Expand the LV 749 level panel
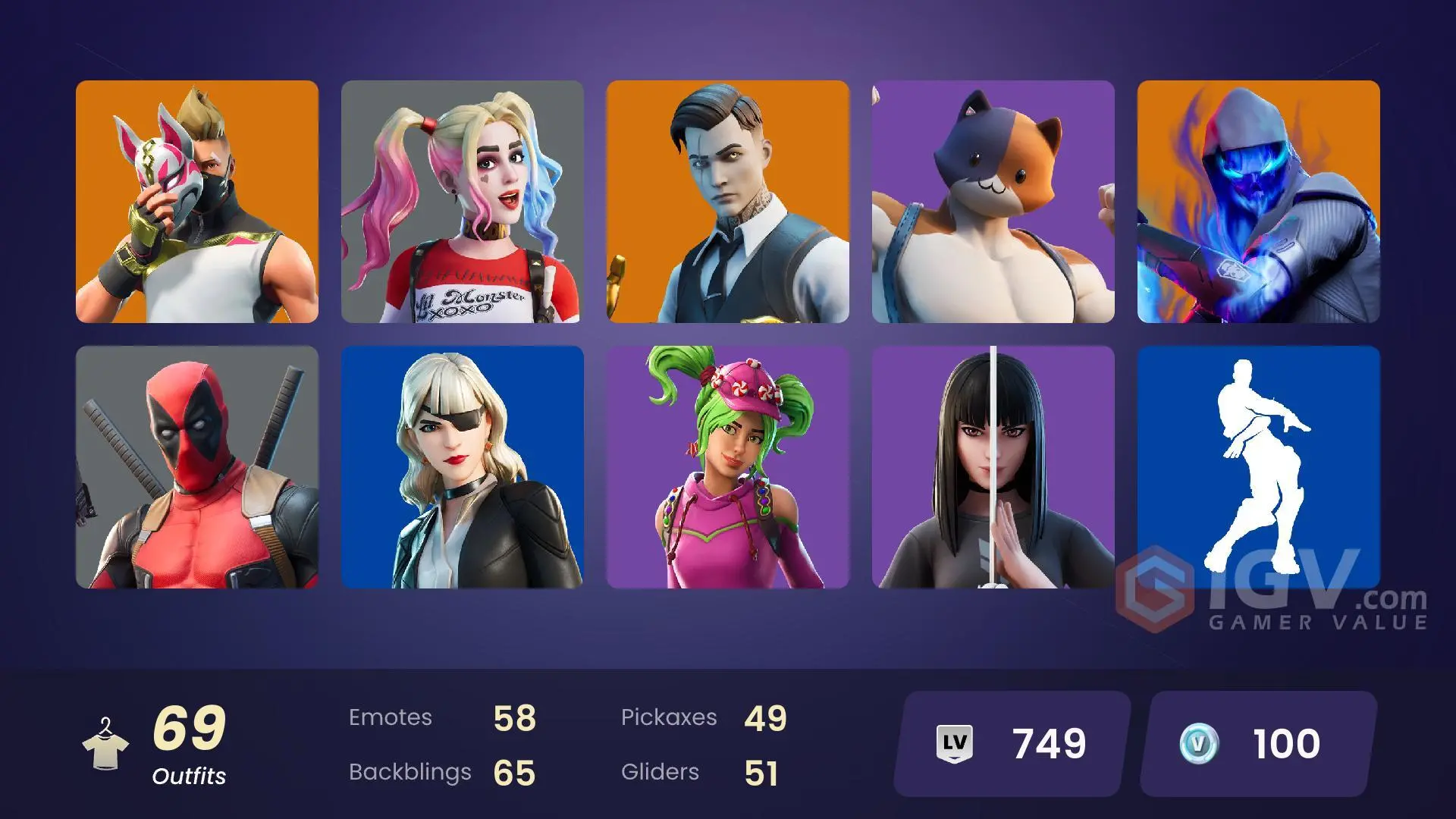The height and width of the screenshot is (819, 1456). click(x=1009, y=743)
